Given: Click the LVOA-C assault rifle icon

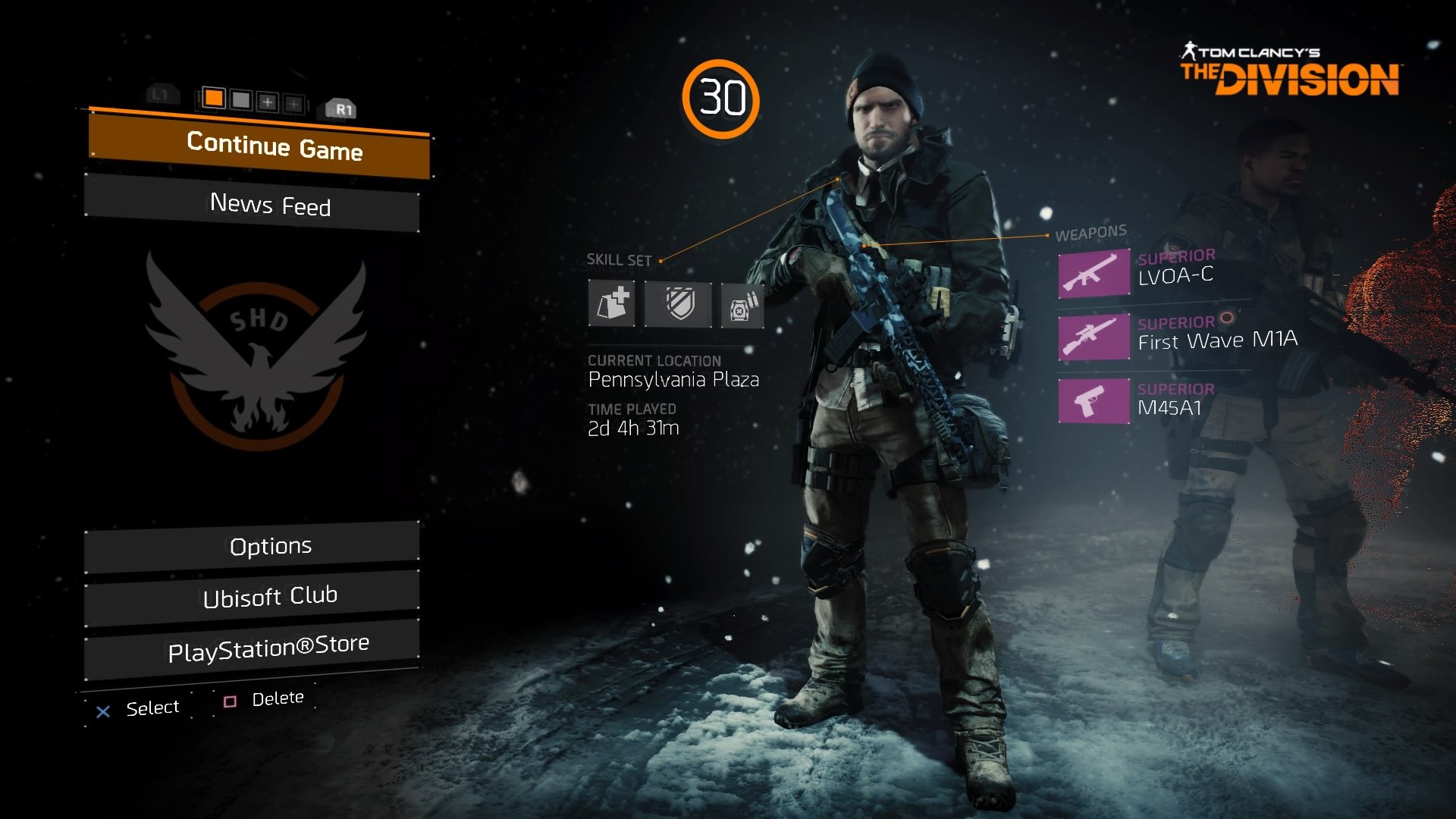Looking at the screenshot, I should 1094,273.
